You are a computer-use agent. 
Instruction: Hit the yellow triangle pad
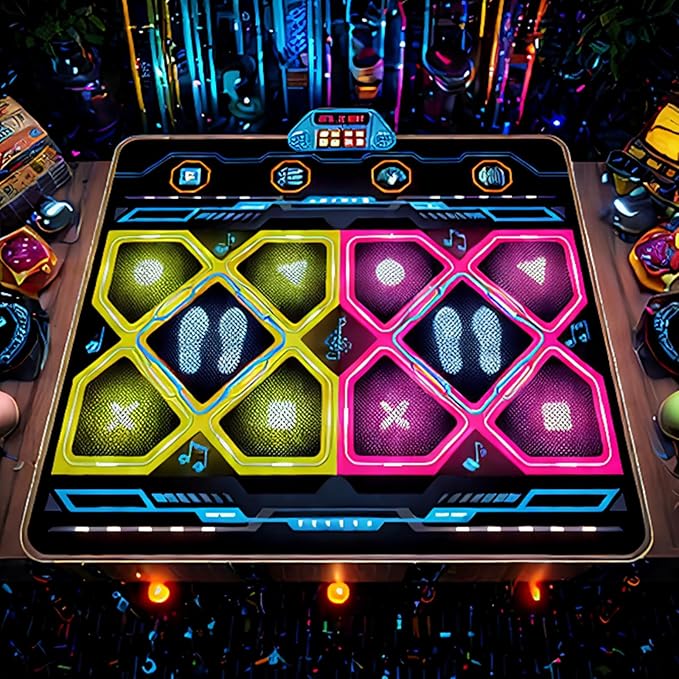pos(290,270)
